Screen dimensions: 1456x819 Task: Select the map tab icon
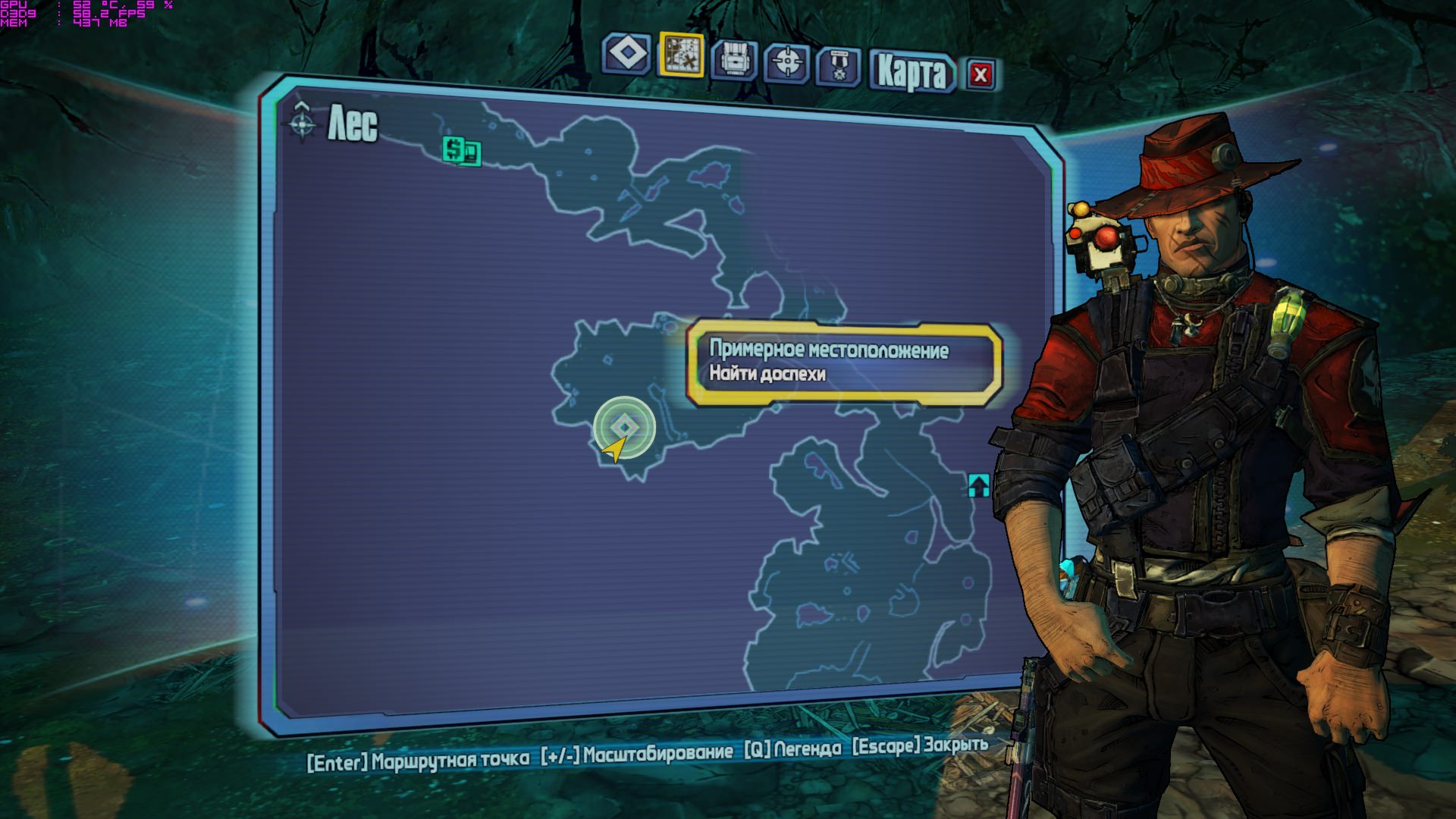coord(681,55)
